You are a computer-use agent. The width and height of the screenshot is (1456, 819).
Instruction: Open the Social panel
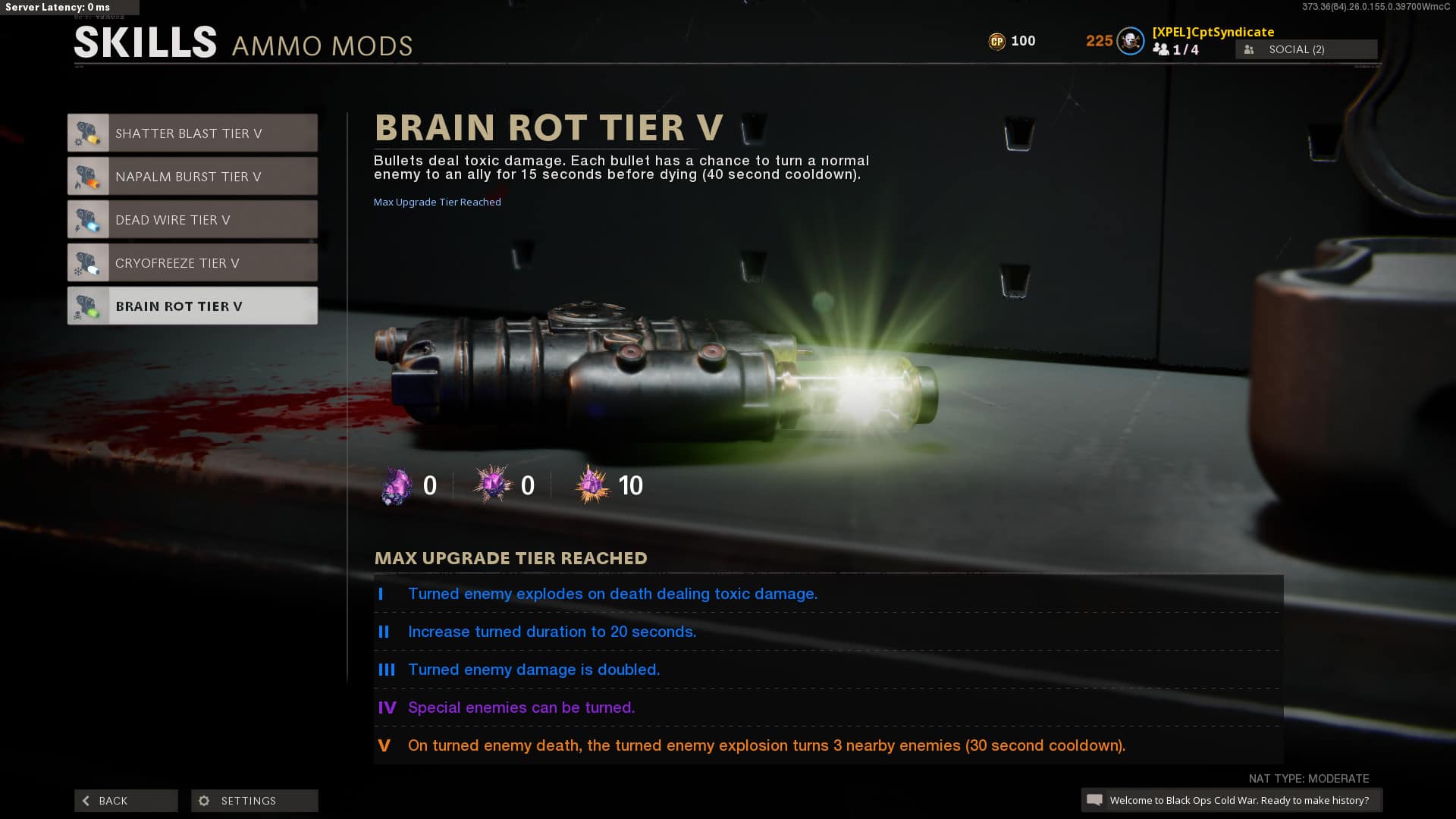pyautogui.click(x=1306, y=49)
